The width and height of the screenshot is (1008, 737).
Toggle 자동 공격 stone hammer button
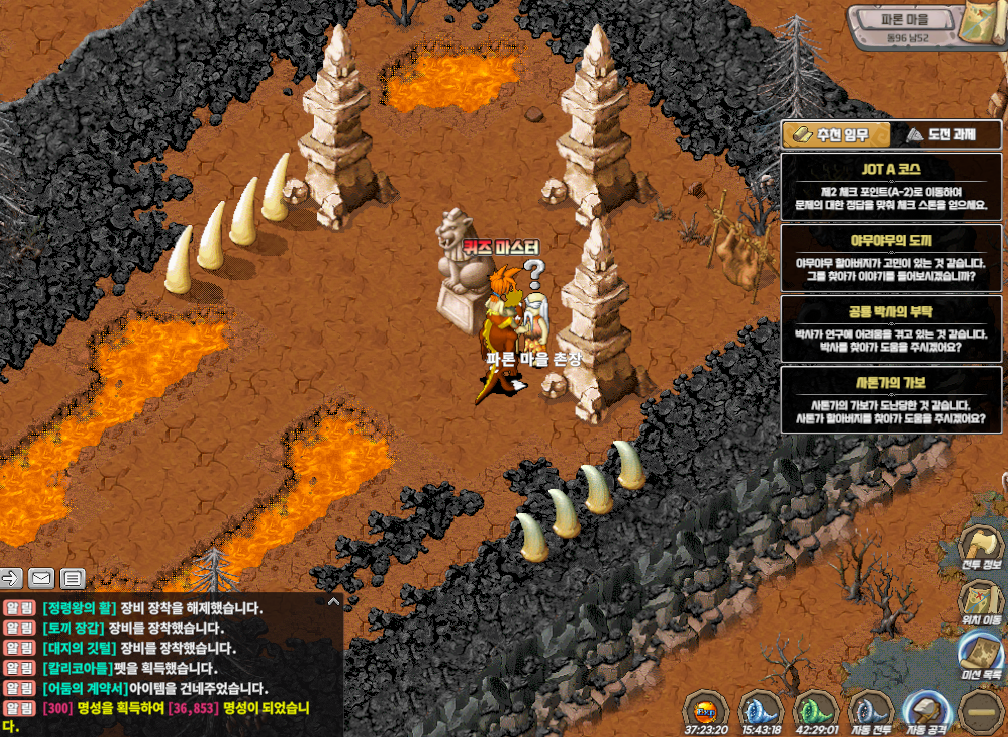pyautogui.click(x=924, y=711)
